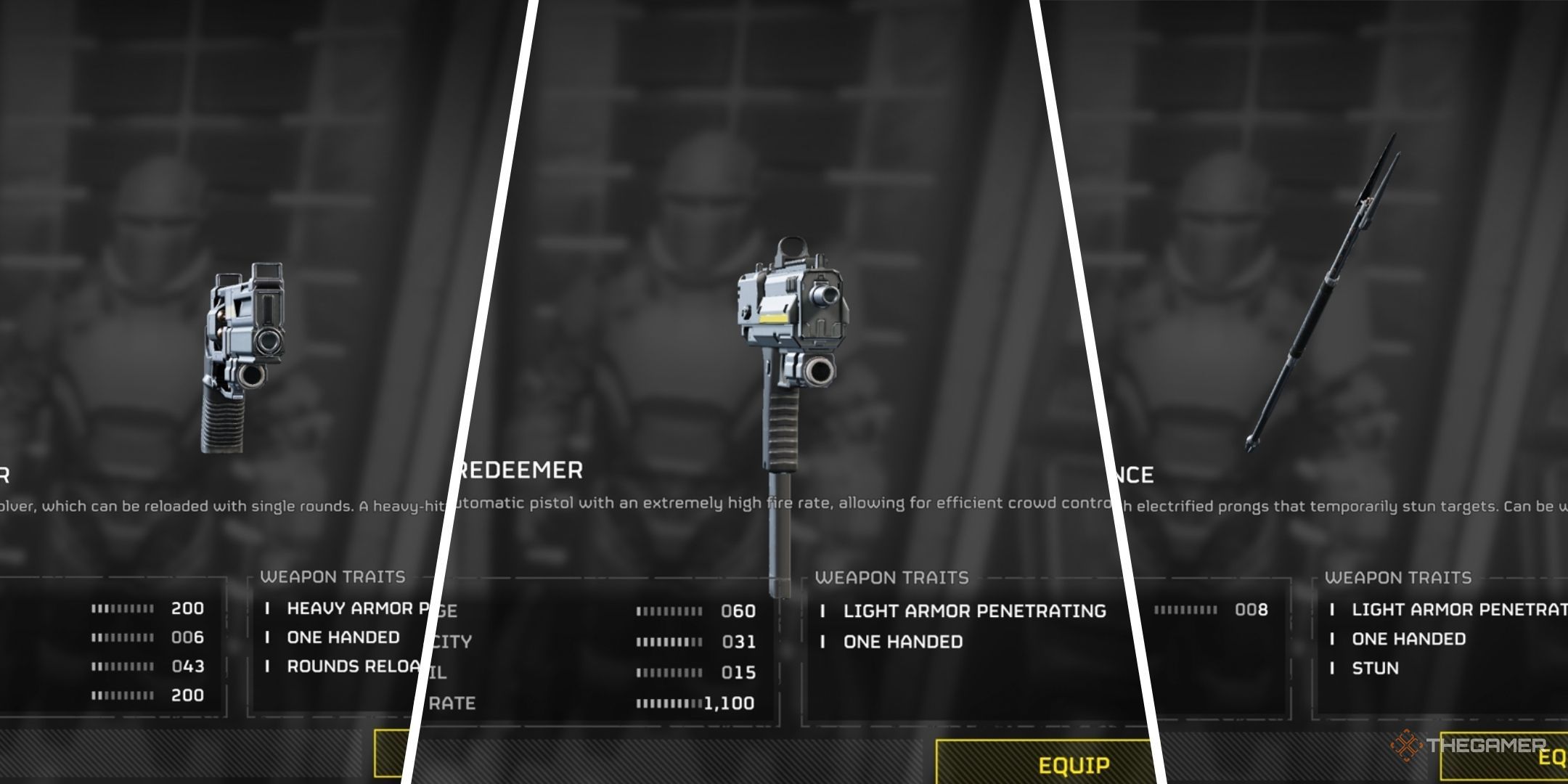
Task: Expand the left Weapon Traits panel
Action: coord(334,577)
